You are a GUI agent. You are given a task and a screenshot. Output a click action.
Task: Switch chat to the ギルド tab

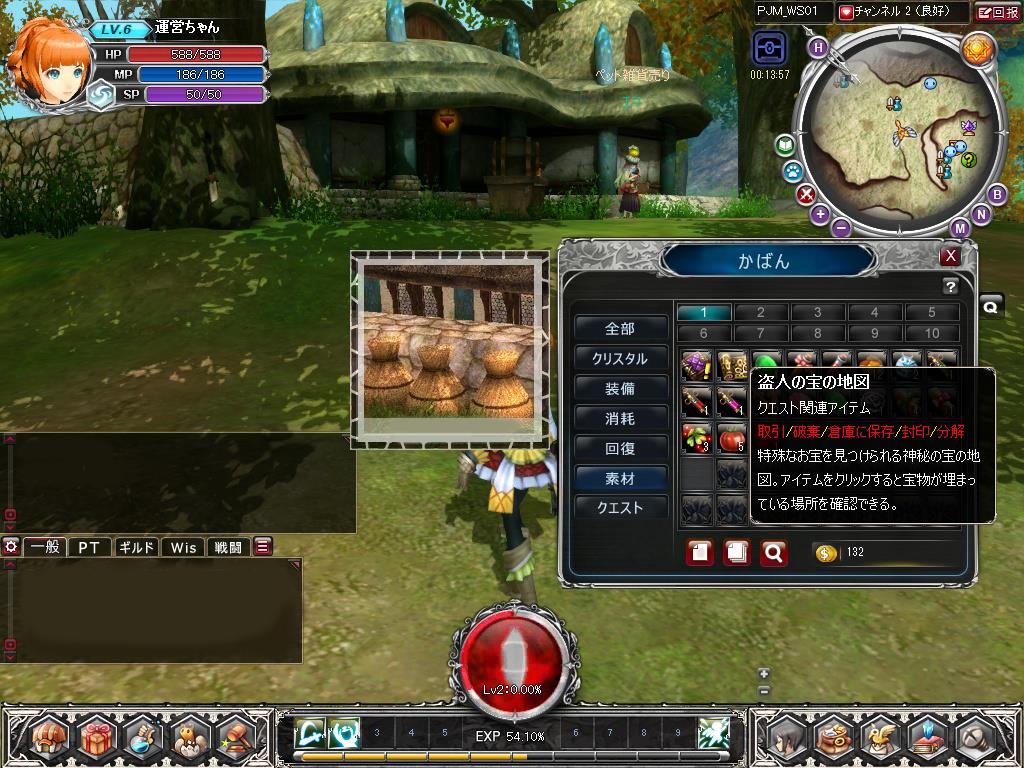pyautogui.click(x=136, y=547)
